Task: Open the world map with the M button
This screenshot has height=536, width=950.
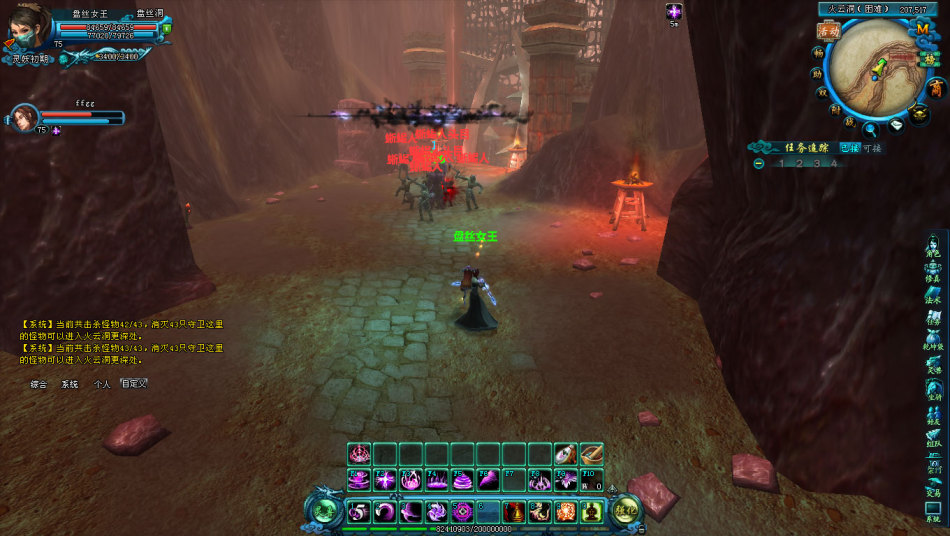Action: [922, 30]
